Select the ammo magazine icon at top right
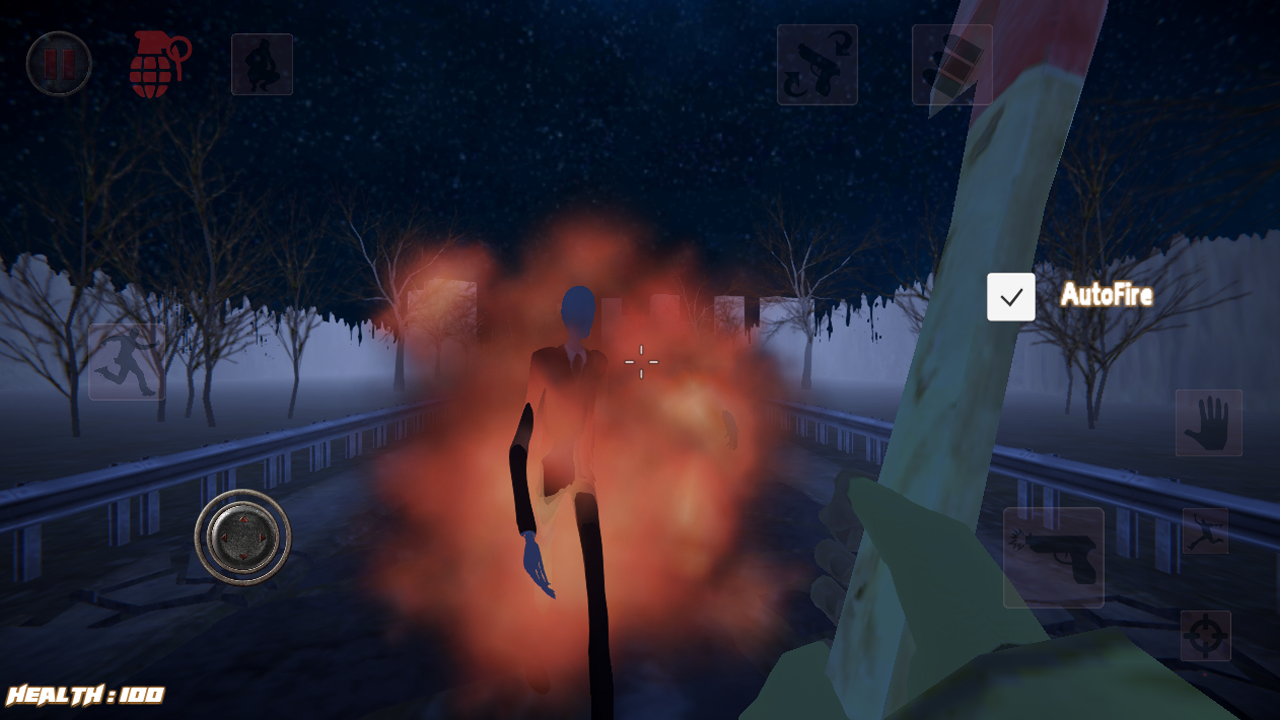 click(x=952, y=64)
